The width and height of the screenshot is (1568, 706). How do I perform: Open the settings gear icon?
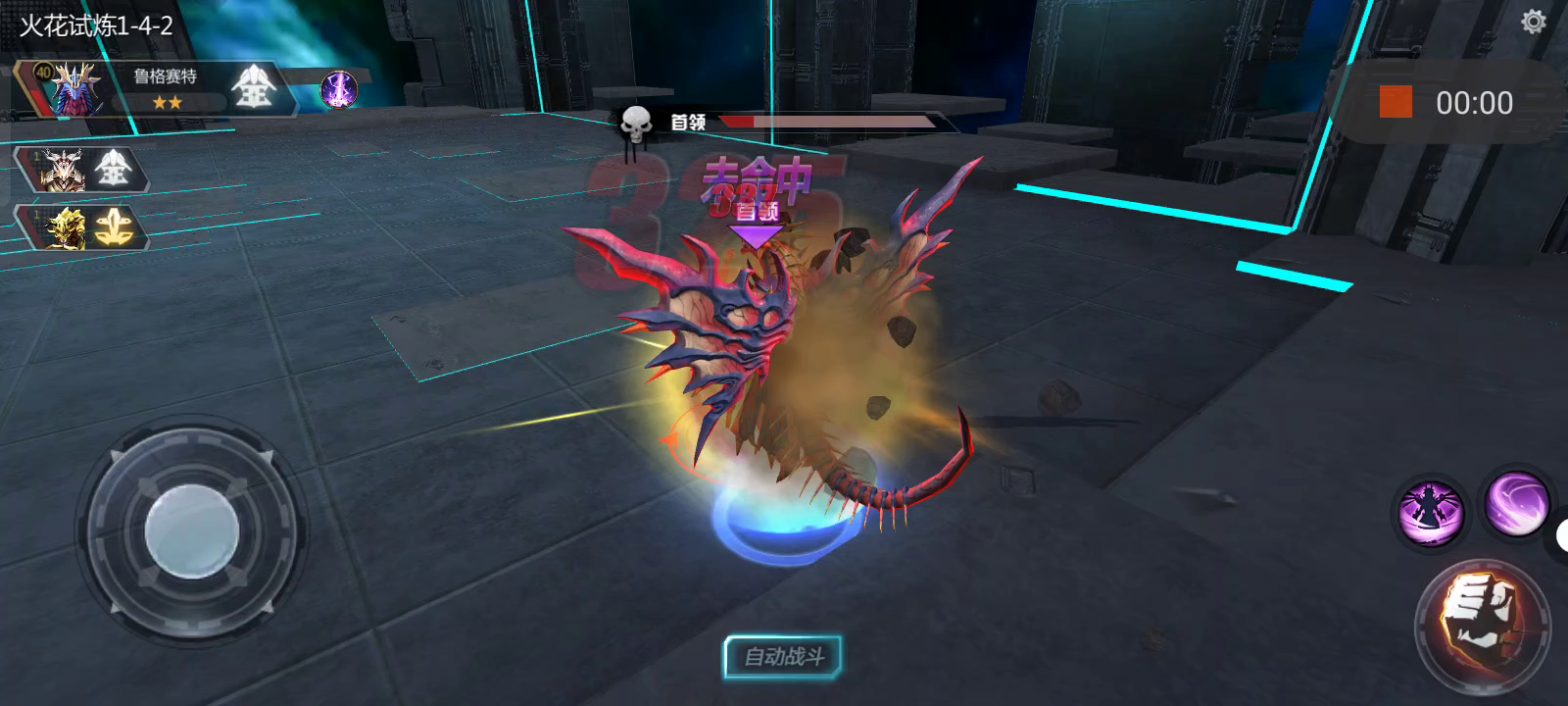pyautogui.click(x=1533, y=22)
